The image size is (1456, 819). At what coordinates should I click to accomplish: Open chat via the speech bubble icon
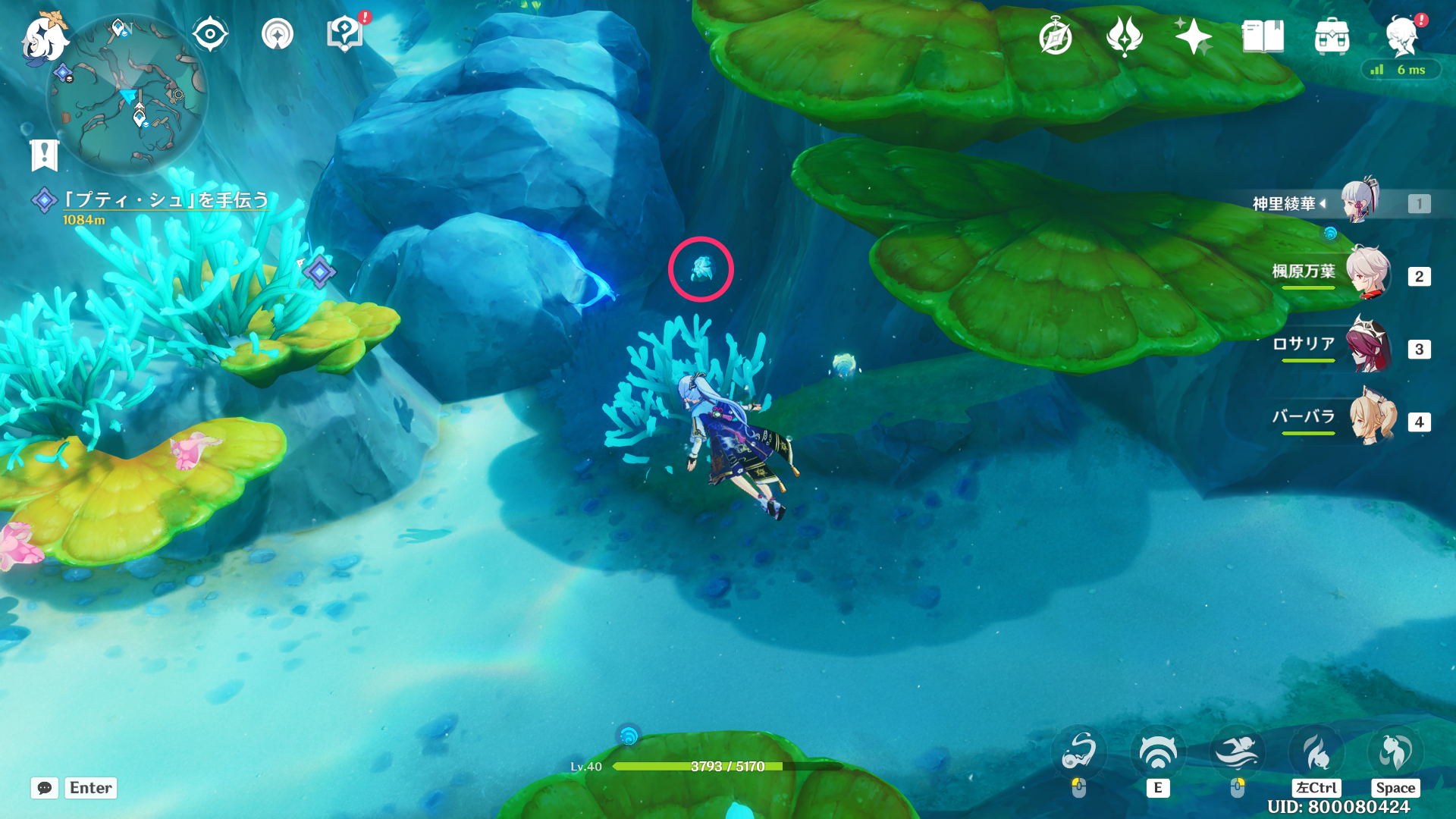(x=45, y=789)
